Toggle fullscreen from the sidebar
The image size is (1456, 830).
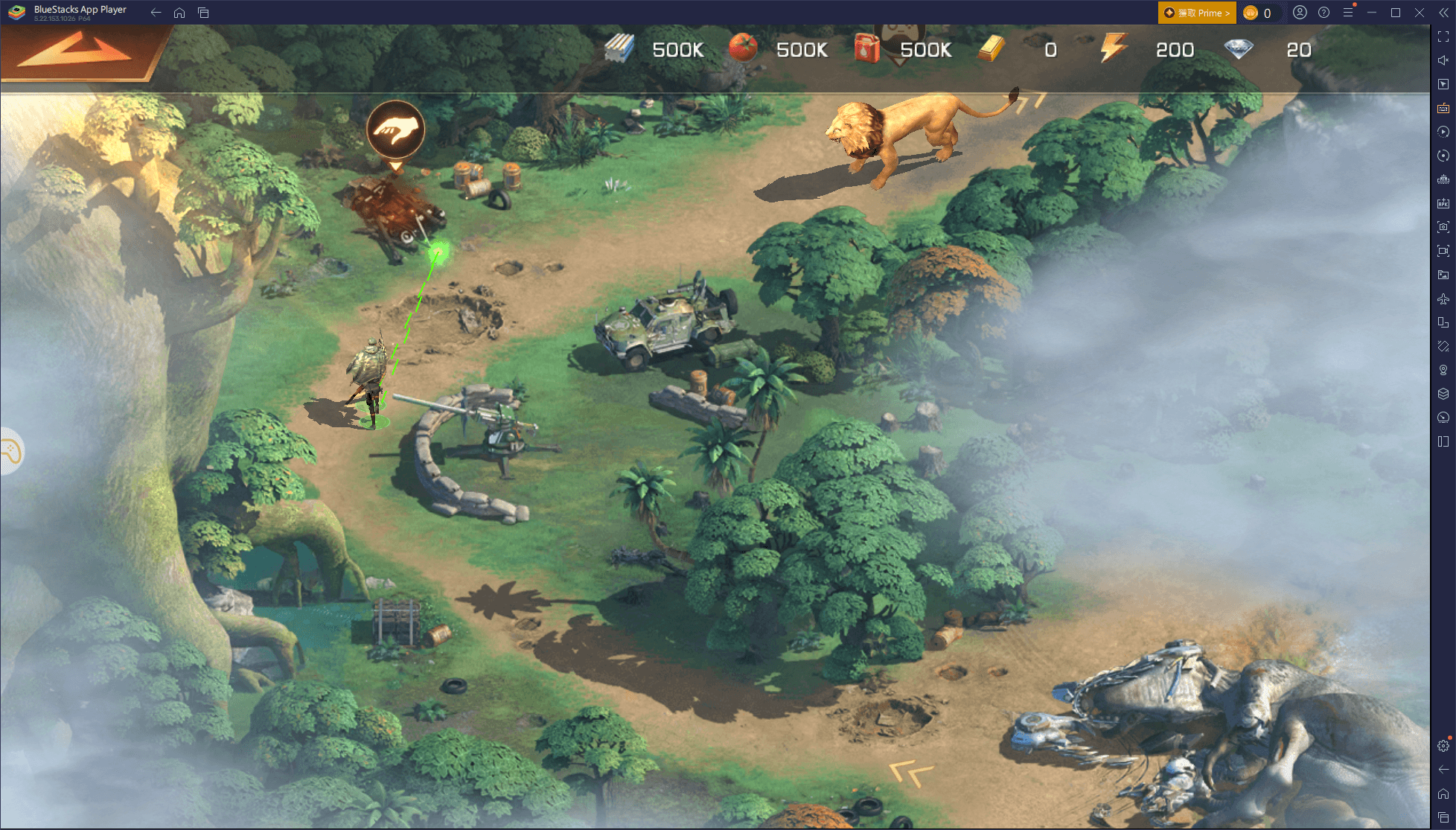point(1443,36)
